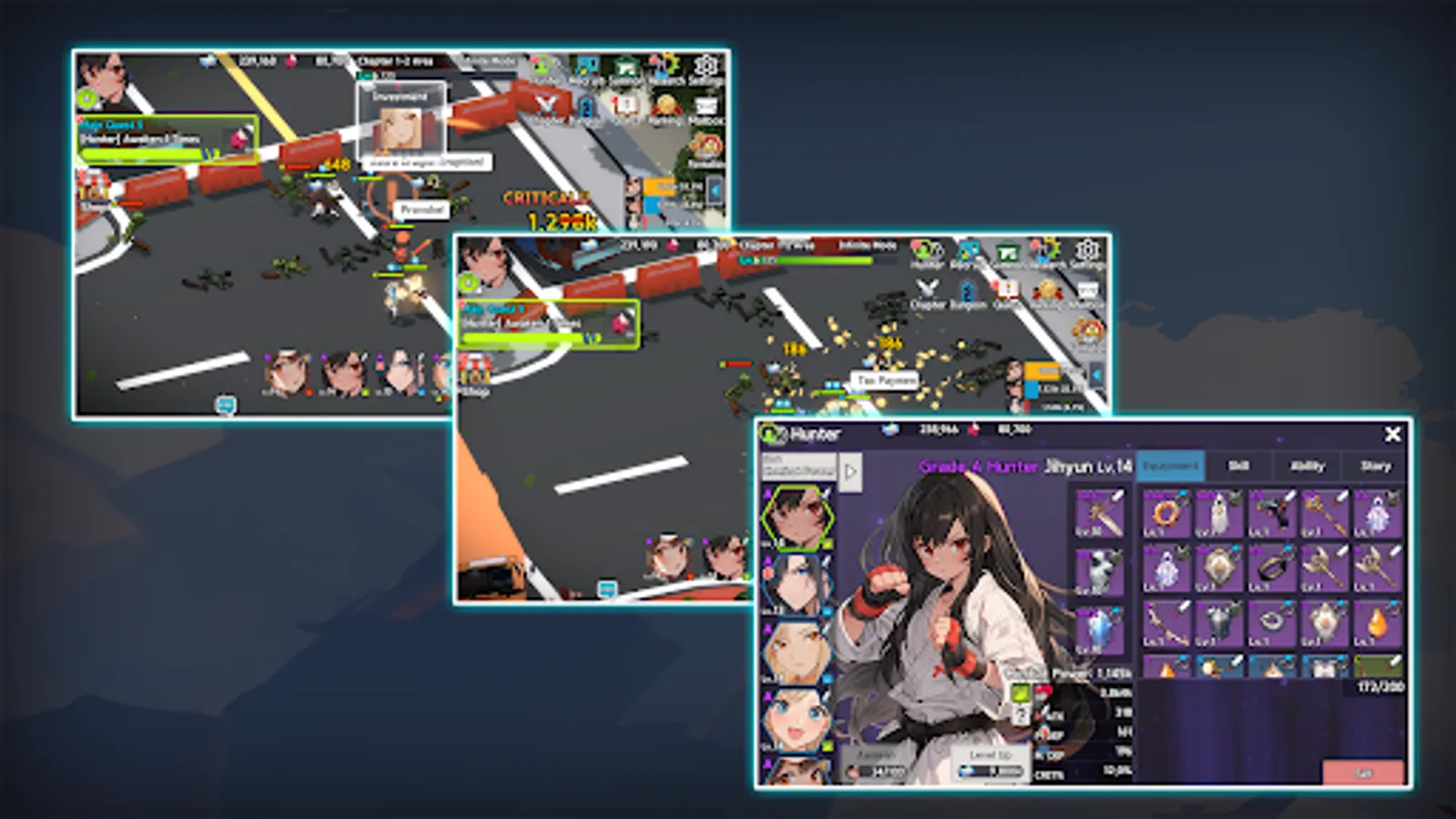Screen dimensions: 1456x819
Task: Switch to the Story tab
Action: (x=1374, y=466)
